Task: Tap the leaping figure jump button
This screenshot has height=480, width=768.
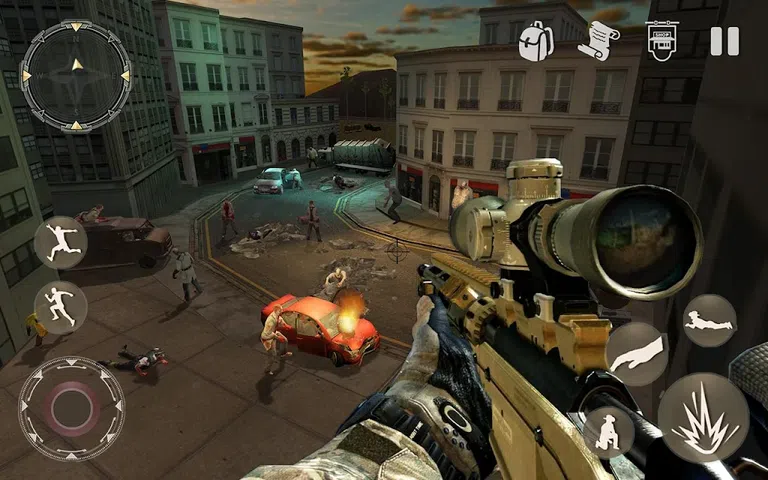Action: (x=60, y=243)
